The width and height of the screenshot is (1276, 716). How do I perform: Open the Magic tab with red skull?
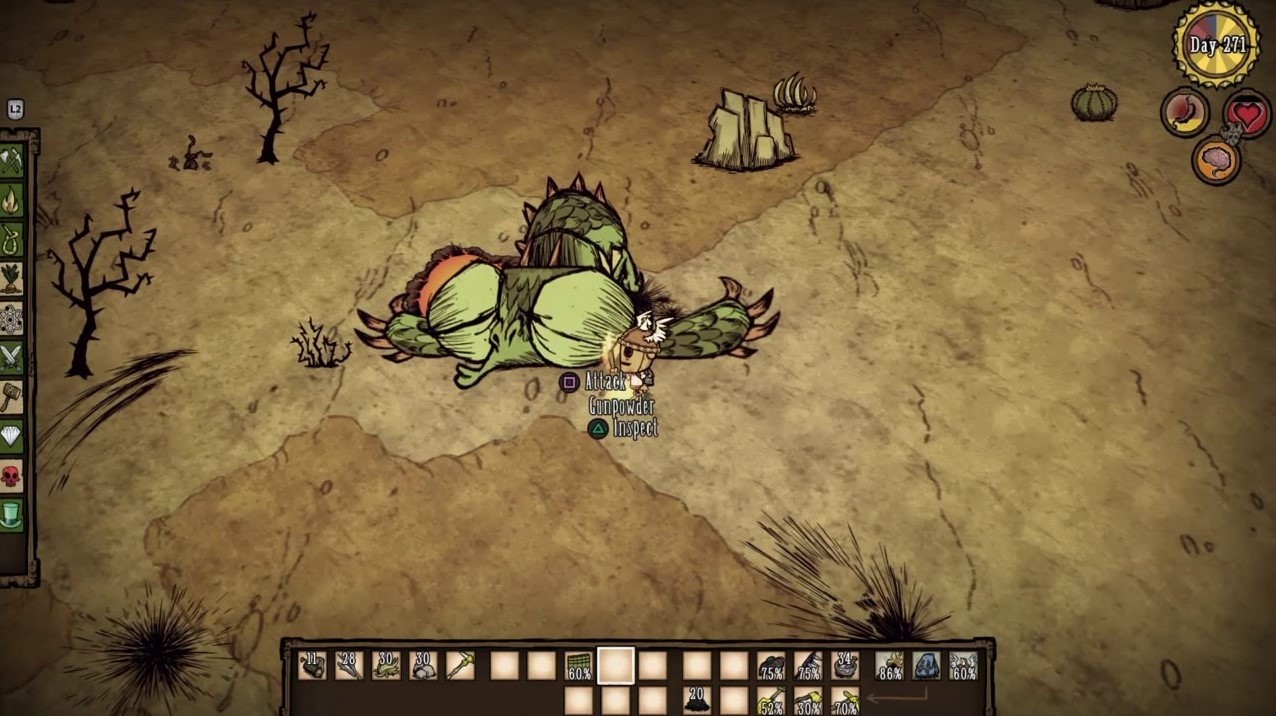[x=11, y=476]
